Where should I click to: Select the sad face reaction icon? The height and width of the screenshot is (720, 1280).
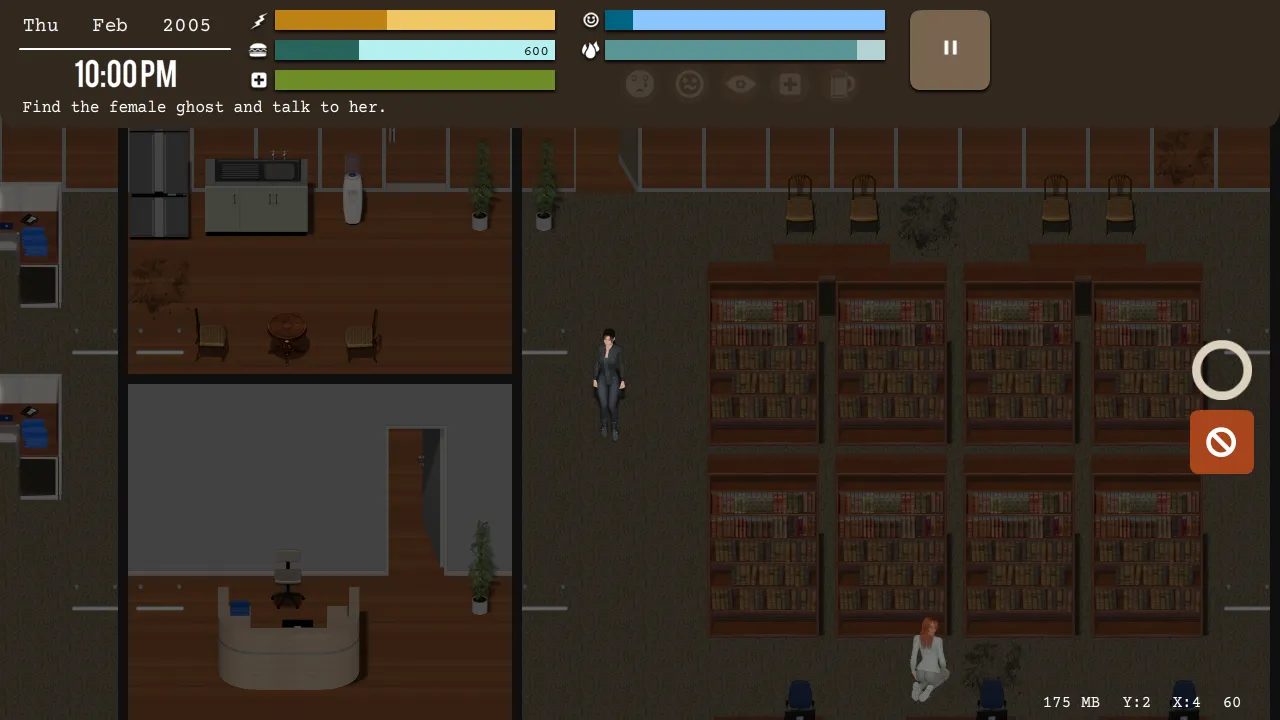click(x=640, y=84)
